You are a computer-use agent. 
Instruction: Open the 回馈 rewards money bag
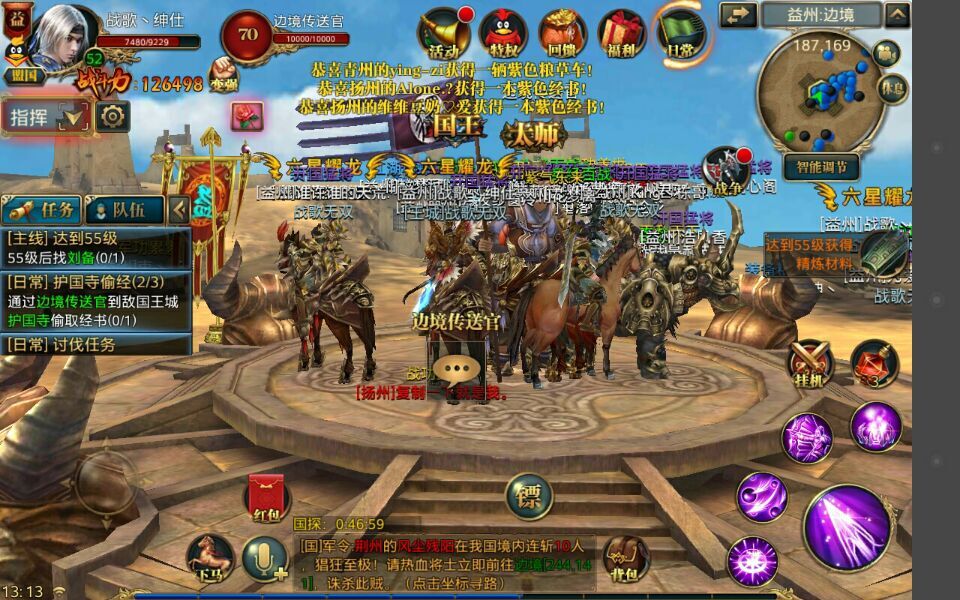tap(563, 34)
